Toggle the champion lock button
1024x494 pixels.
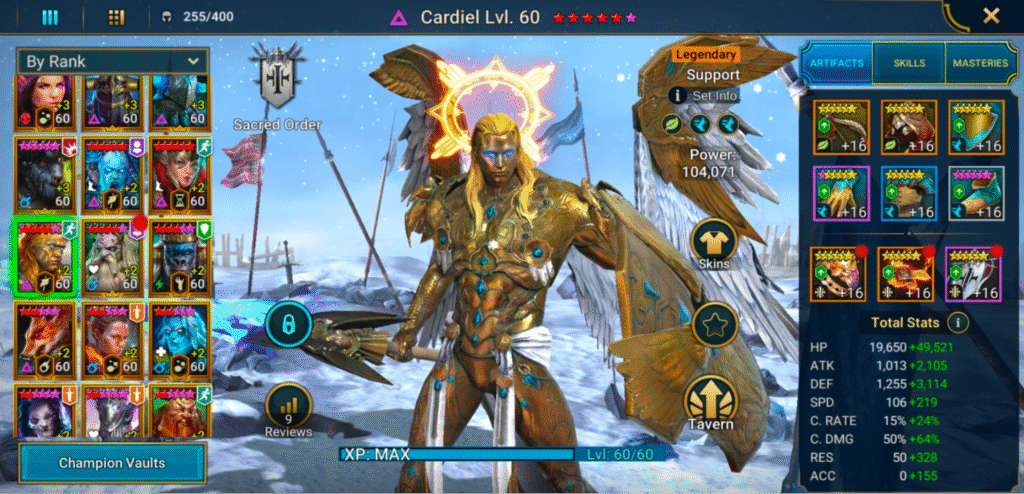289,323
